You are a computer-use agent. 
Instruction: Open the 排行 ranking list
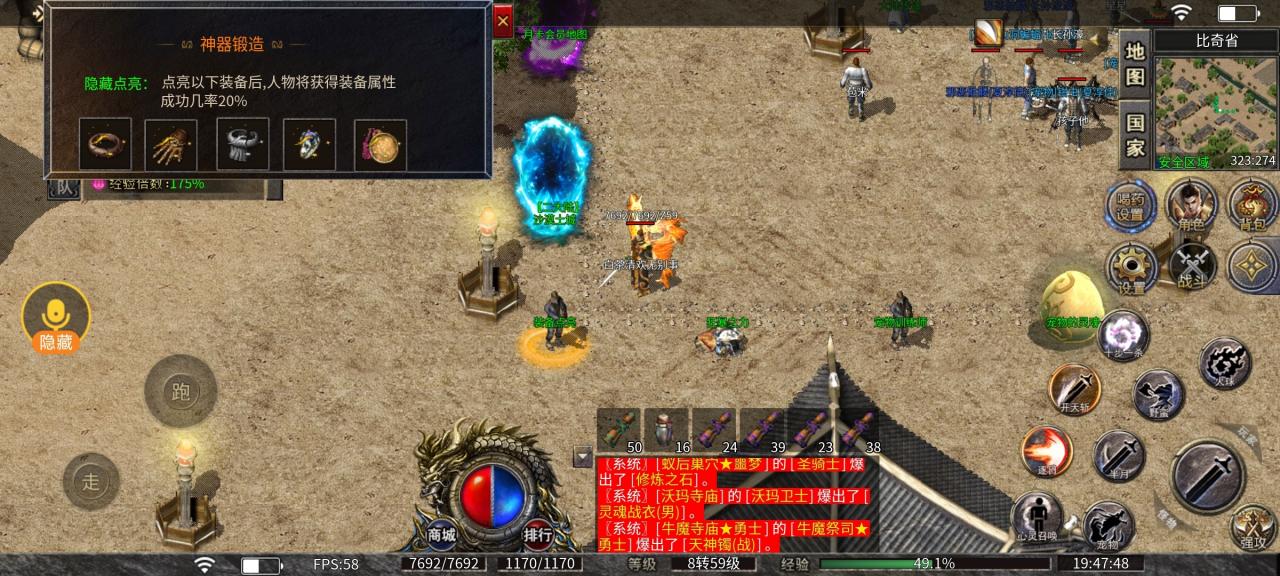click(x=538, y=534)
